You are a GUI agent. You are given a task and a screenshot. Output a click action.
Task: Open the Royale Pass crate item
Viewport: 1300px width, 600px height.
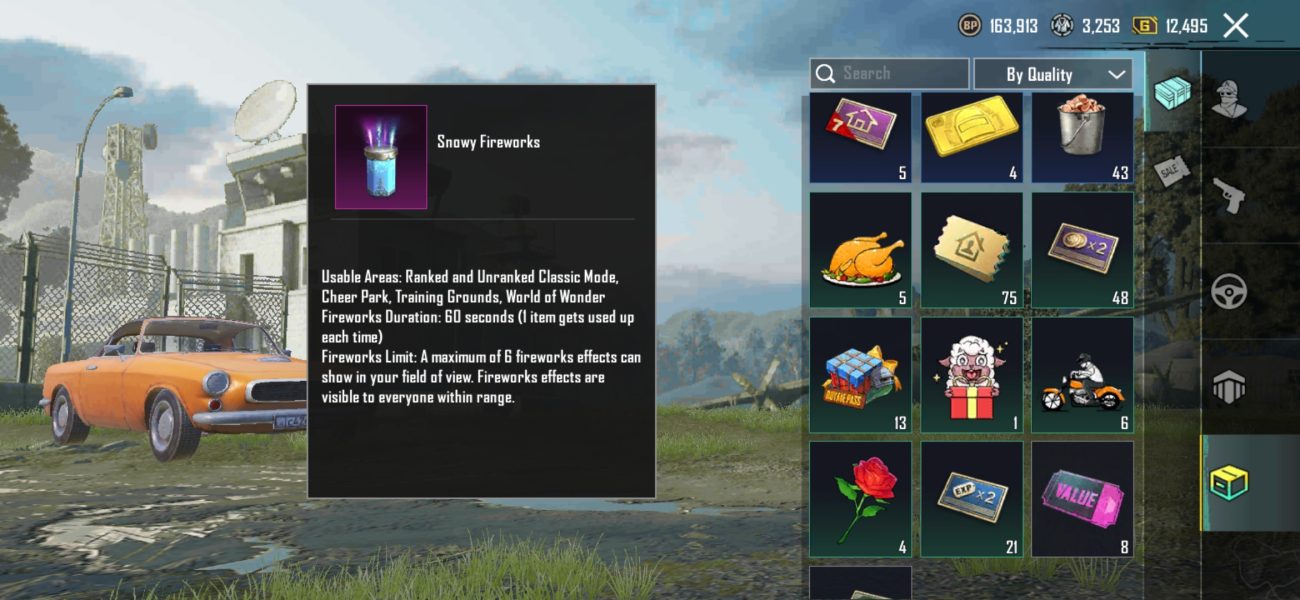coord(860,375)
